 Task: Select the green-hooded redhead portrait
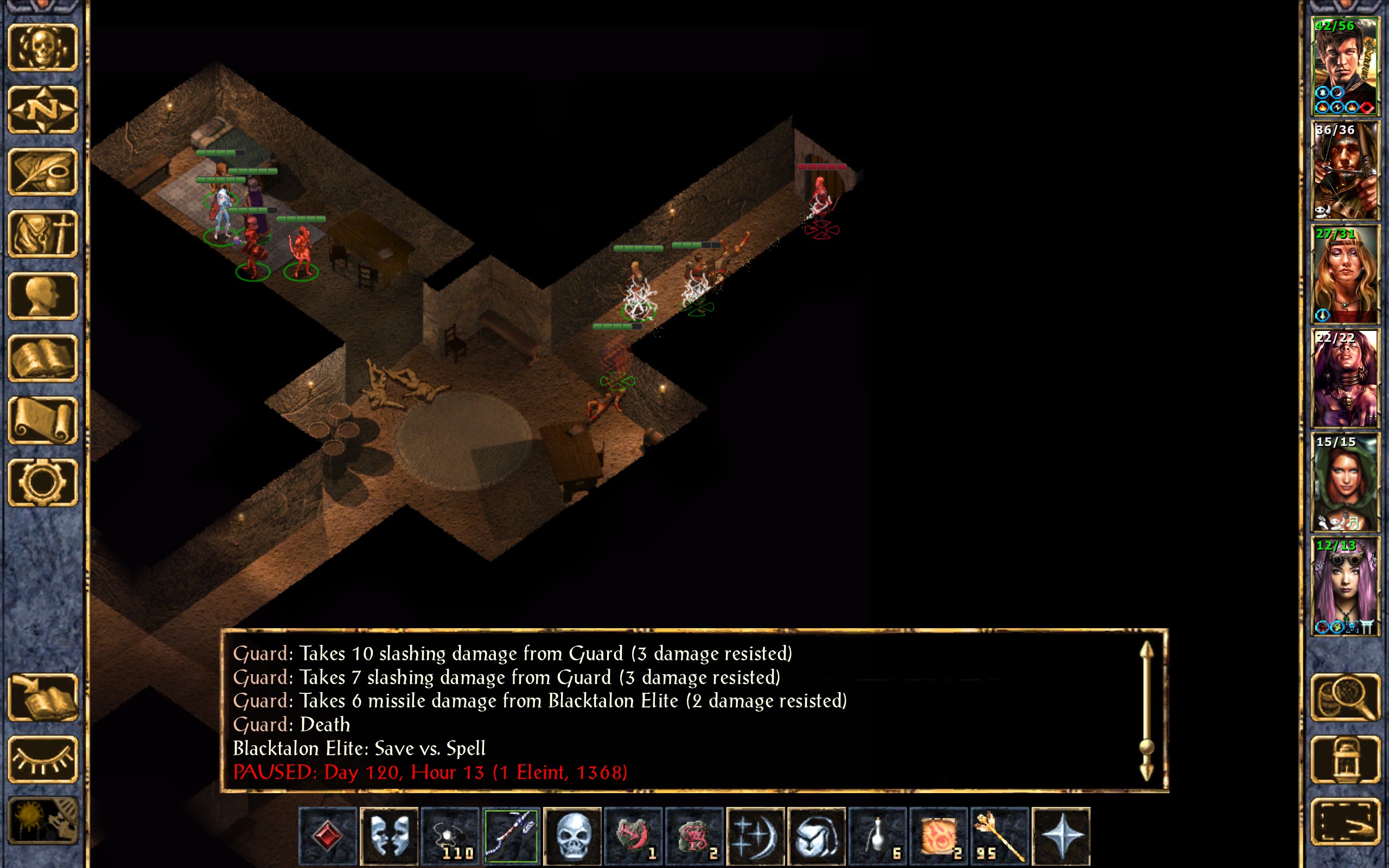click(1345, 482)
